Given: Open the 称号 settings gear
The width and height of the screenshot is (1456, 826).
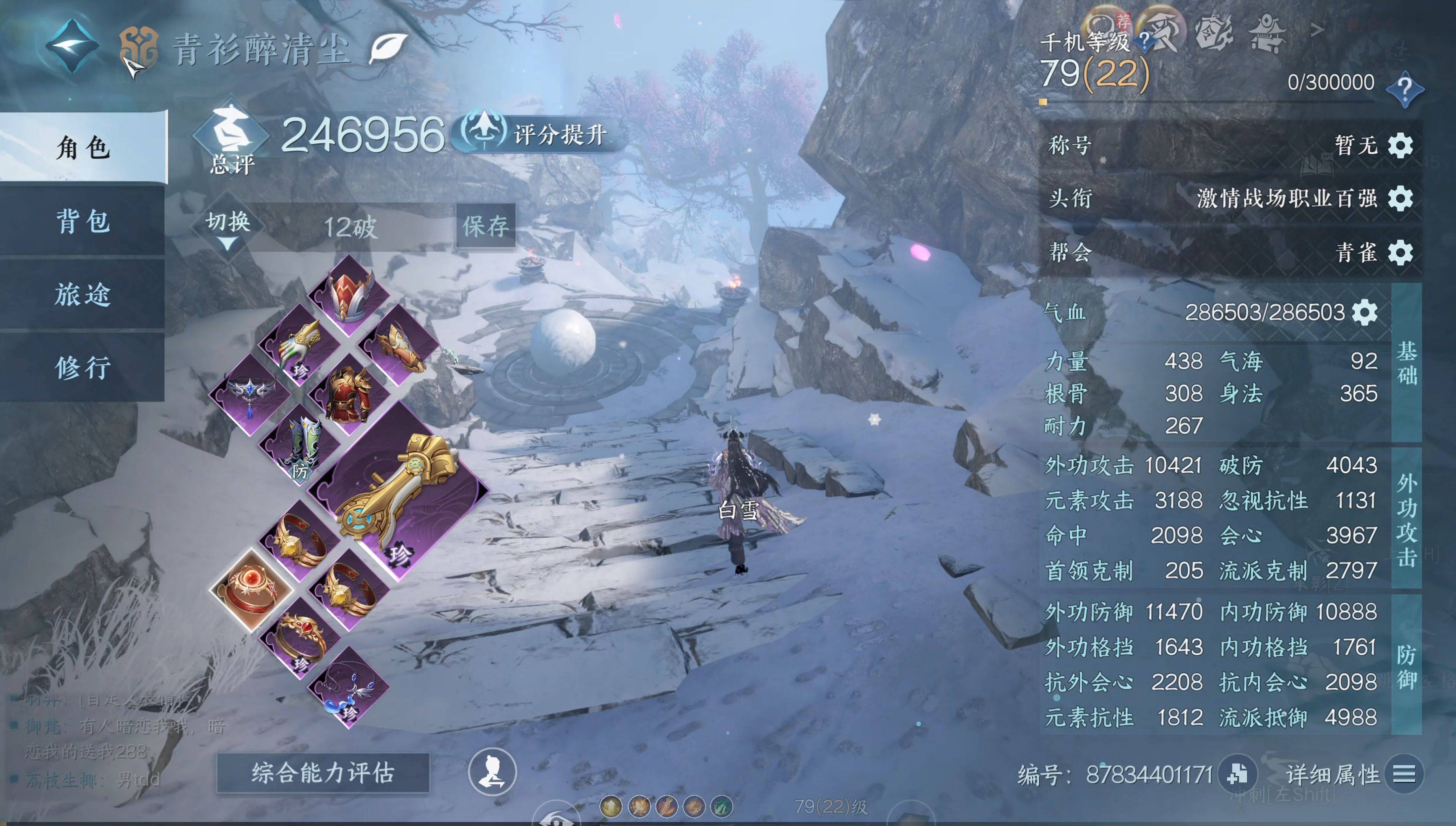Looking at the screenshot, I should point(1401,146).
